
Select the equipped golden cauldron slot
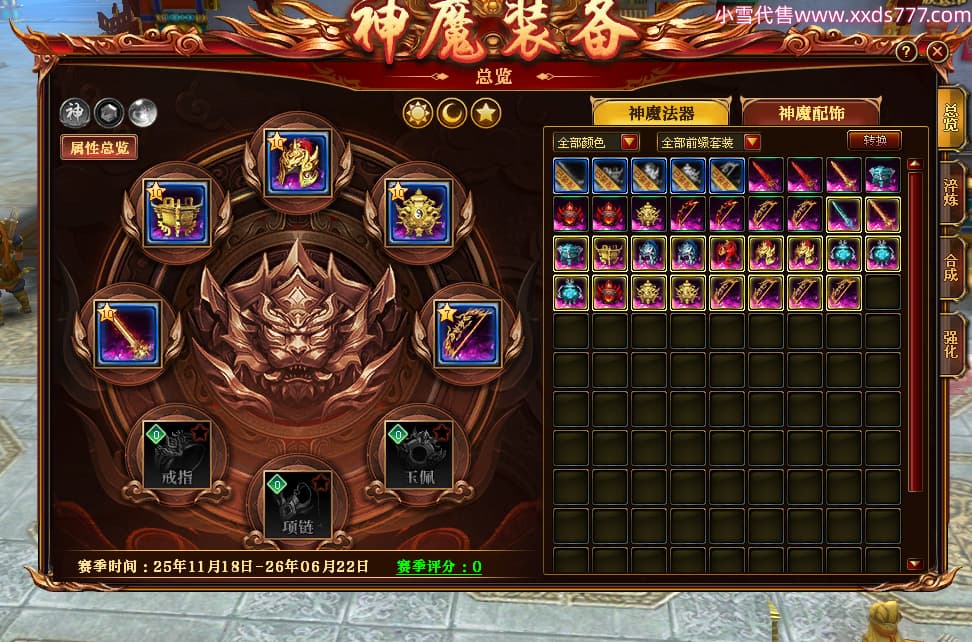click(x=176, y=212)
